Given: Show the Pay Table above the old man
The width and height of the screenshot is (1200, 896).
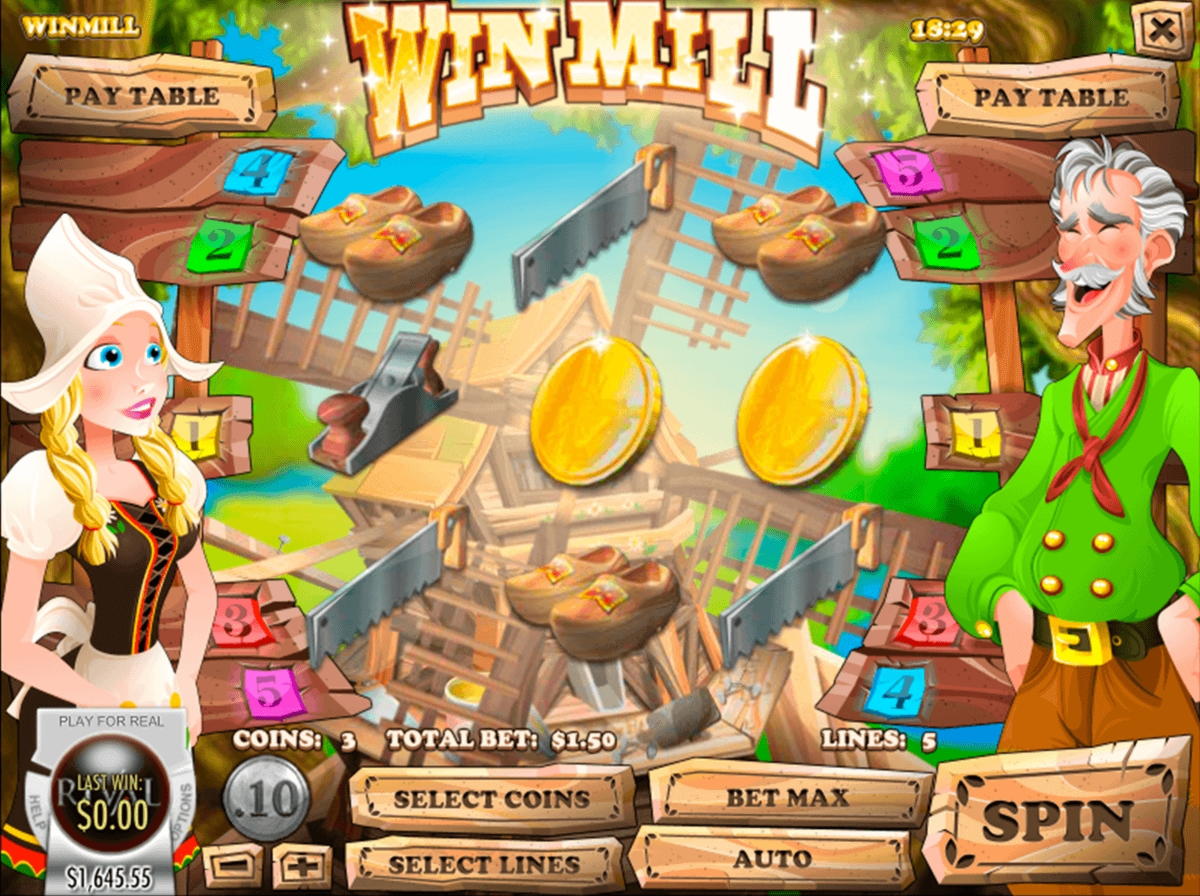Looking at the screenshot, I should pyautogui.click(x=1051, y=97).
